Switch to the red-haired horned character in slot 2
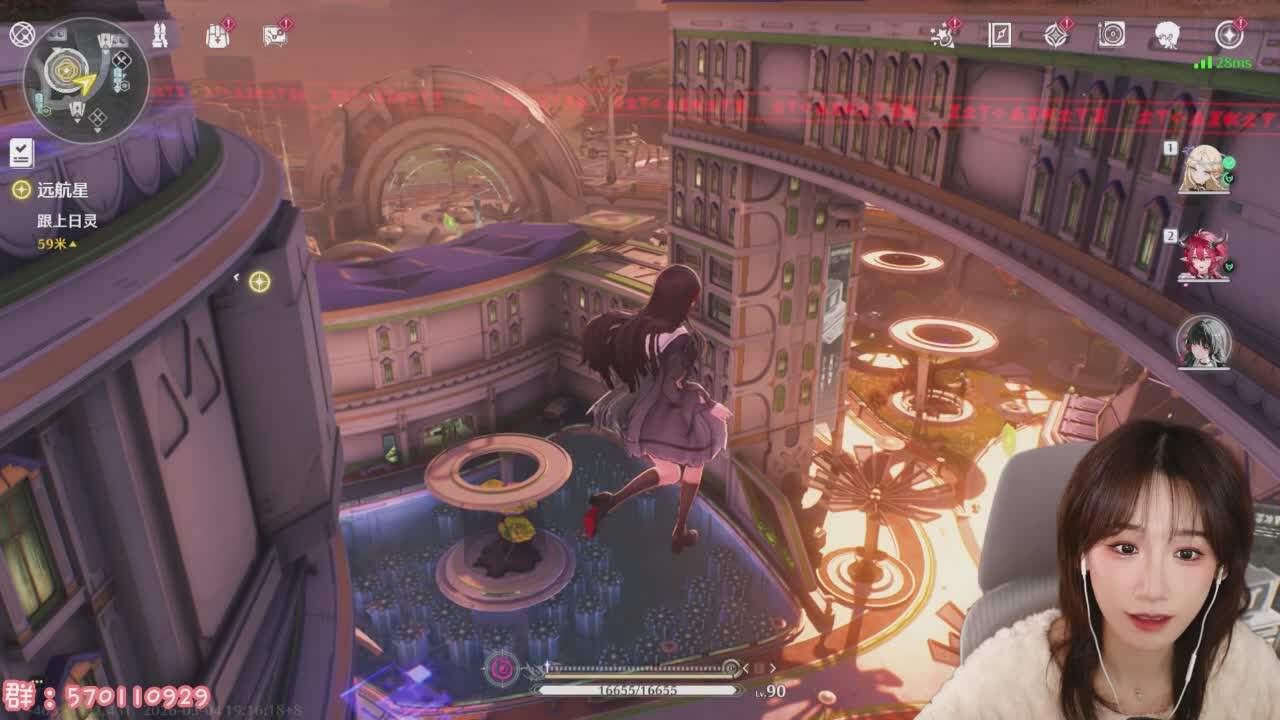This screenshot has height=720, width=1280. pos(1202,257)
